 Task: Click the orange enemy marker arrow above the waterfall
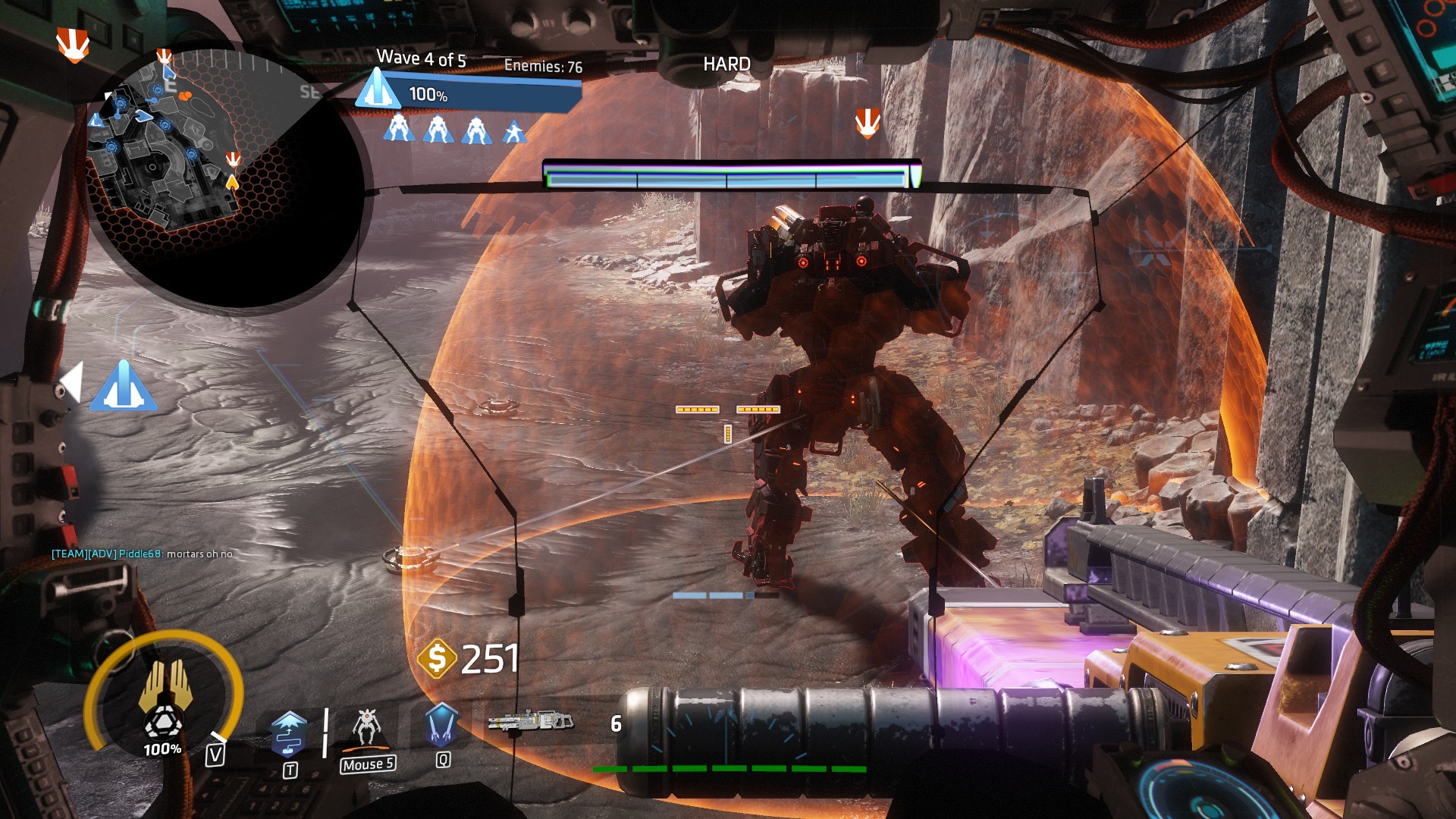pyautogui.click(x=867, y=123)
